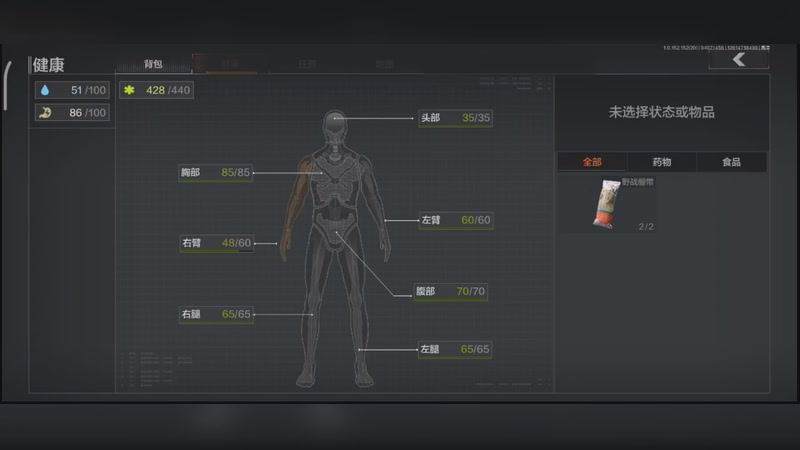Click the water droplet hydration status
This screenshot has height=450, width=800.
click(x=72, y=90)
